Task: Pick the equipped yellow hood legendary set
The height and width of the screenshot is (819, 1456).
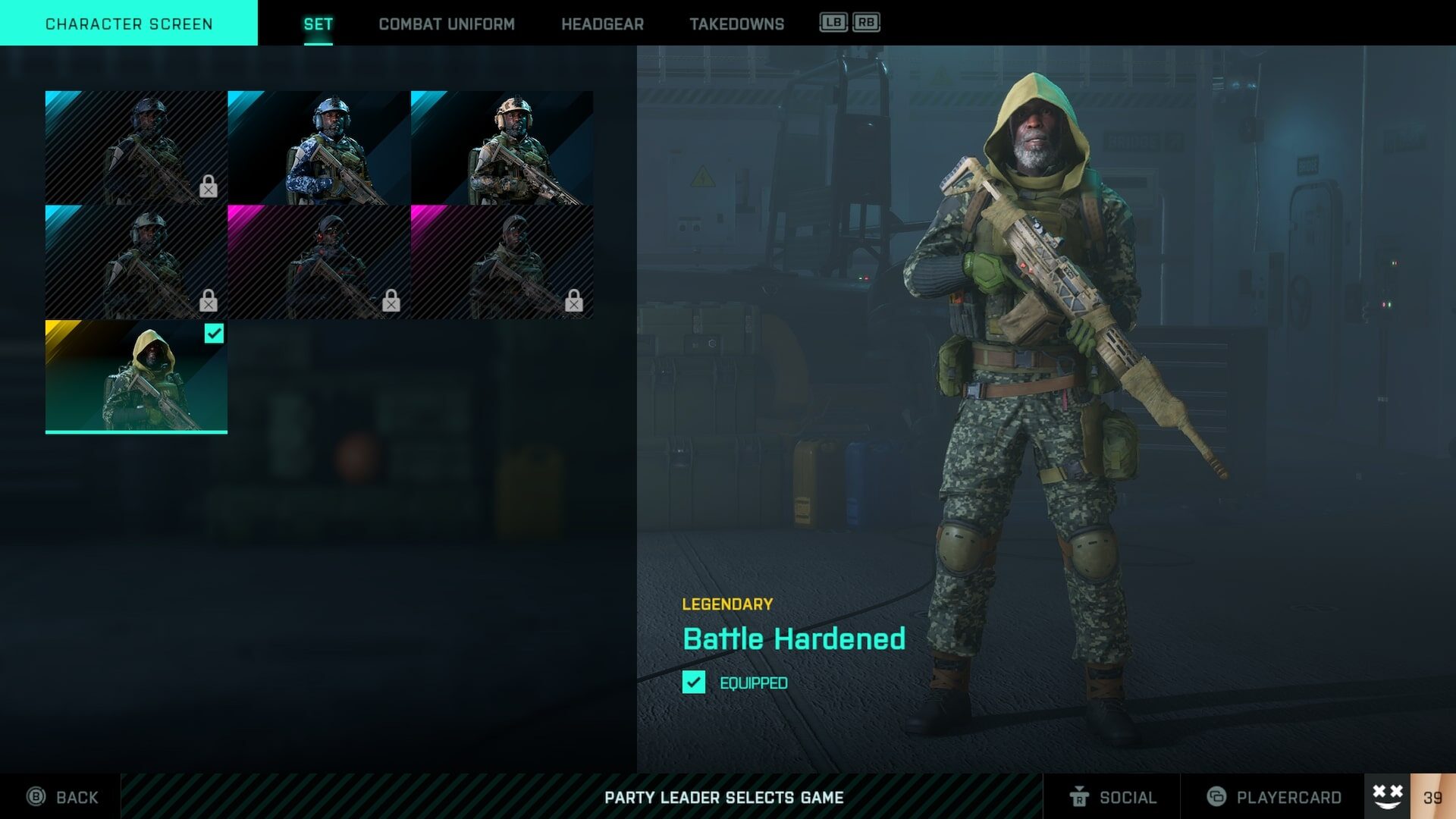Action: [136, 376]
